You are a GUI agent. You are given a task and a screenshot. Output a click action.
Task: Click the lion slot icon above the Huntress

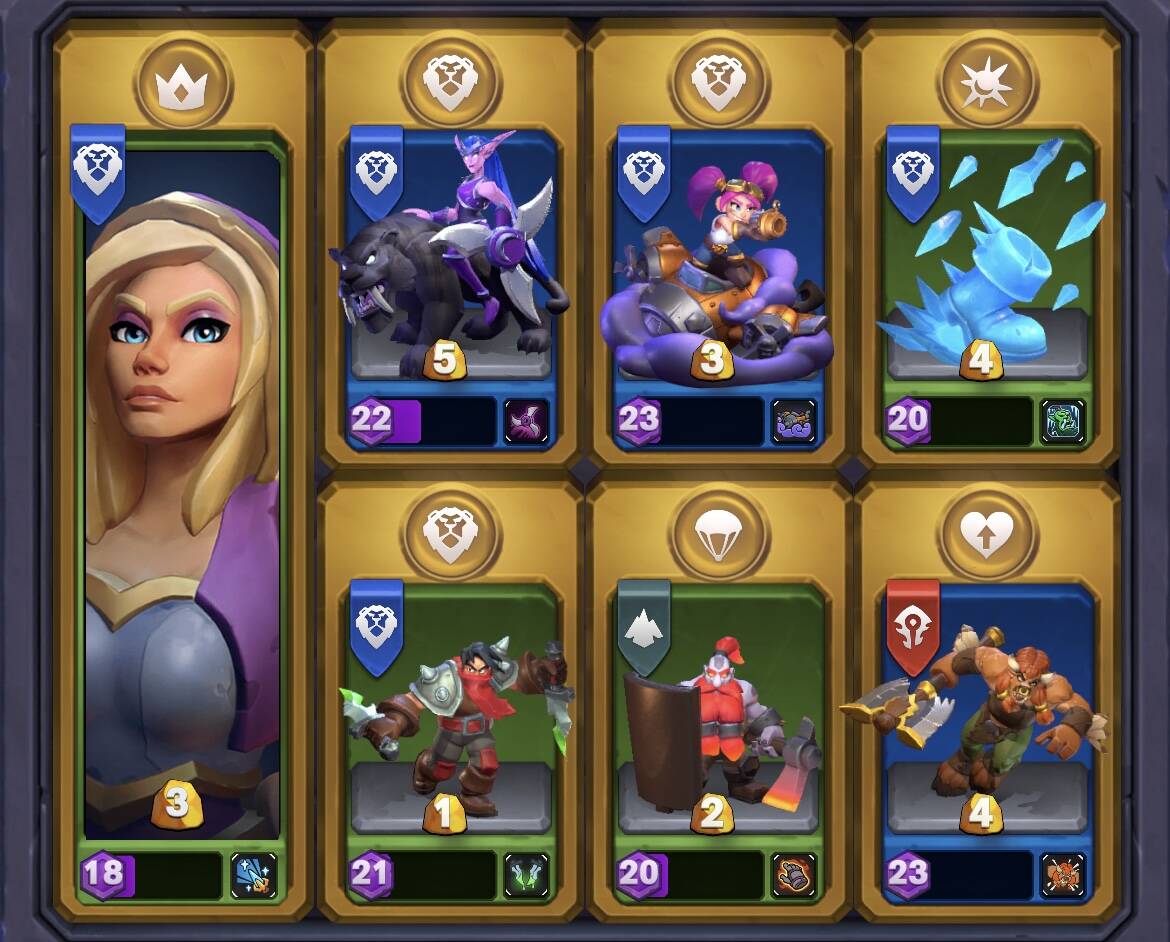point(450,81)
